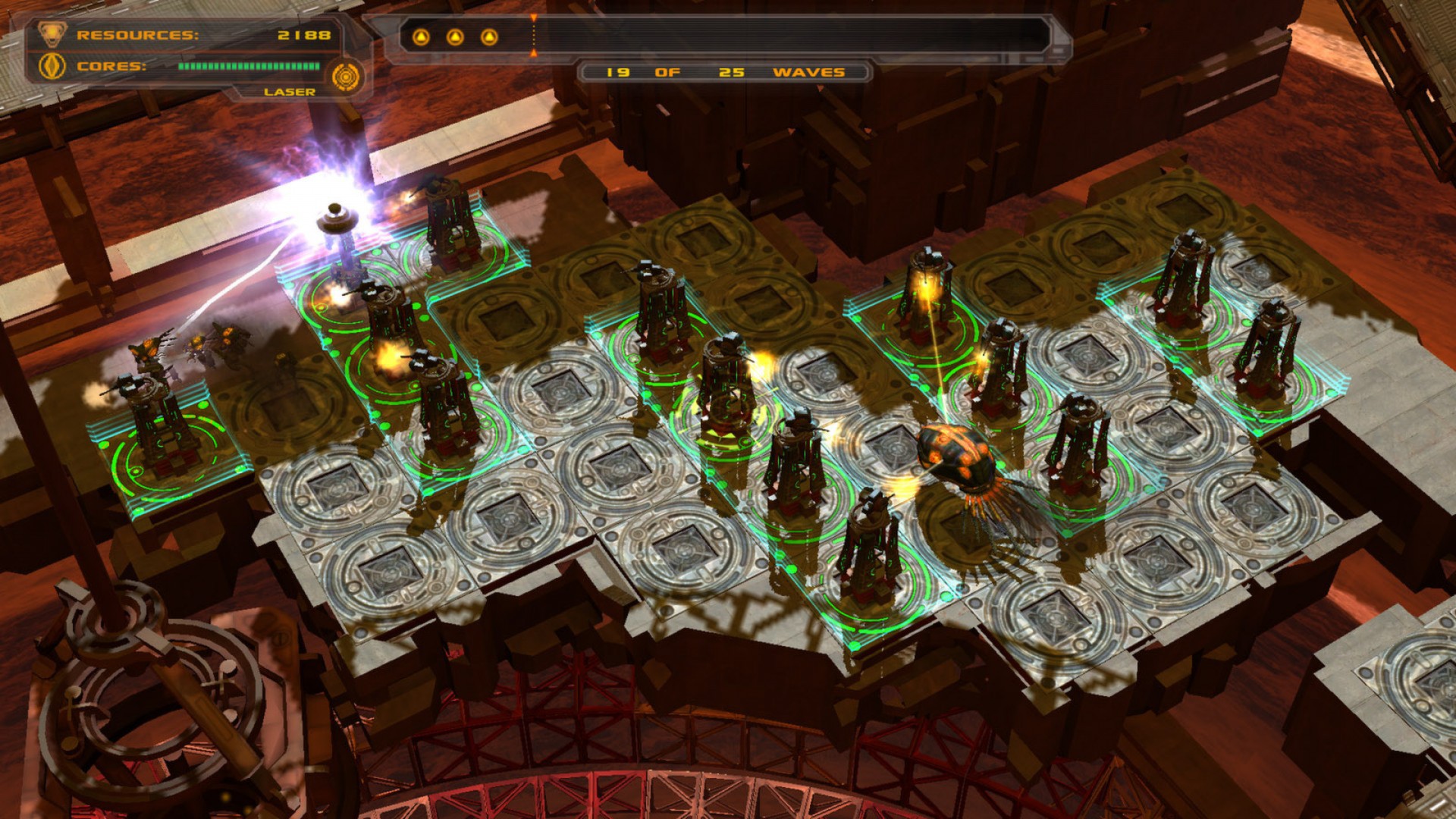Image resolution: width=1456 pixels, height=819 pixels.
Task: Click the Cores green progress bar
Action: [x=246, y=67]
